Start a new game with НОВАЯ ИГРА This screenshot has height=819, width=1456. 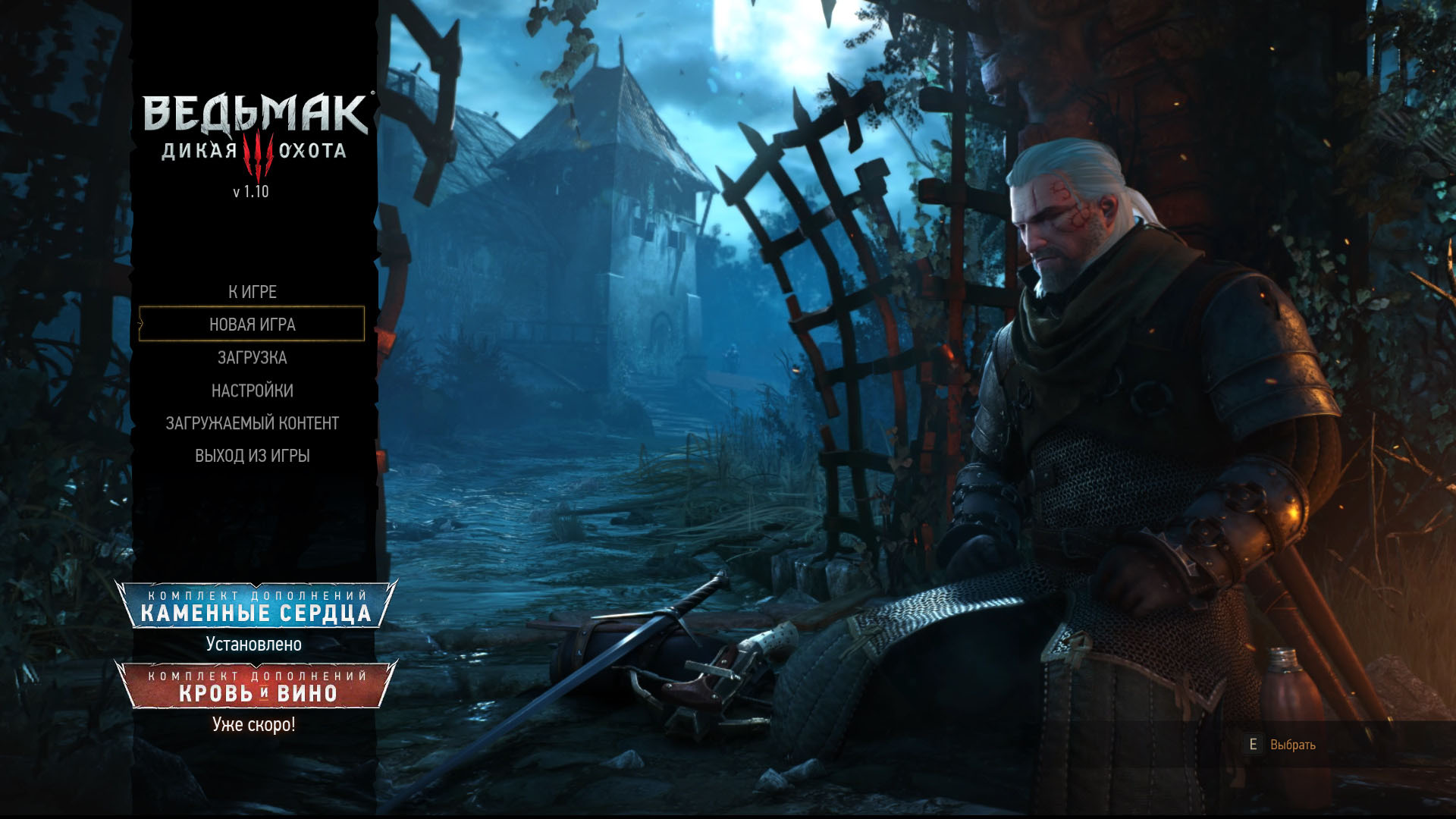point(253,325)
